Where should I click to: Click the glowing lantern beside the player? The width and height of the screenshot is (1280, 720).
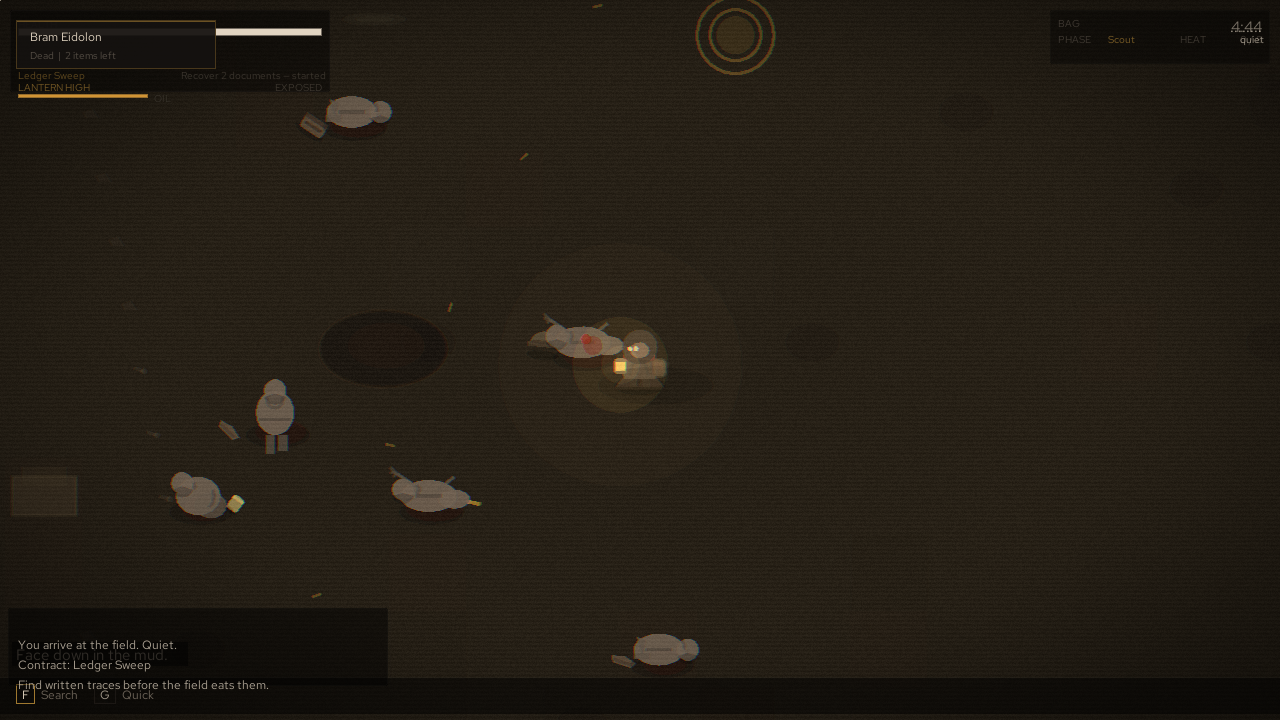[x=620, y=366]
